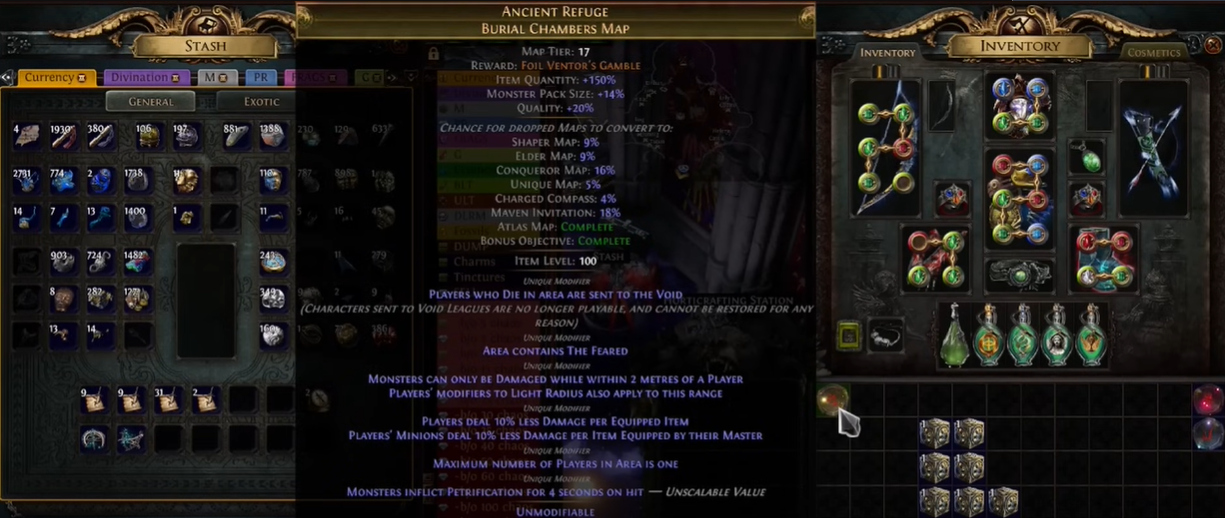Show the General currency sub-tab
Screen dimensions: 1225x518
click(151, 101)
